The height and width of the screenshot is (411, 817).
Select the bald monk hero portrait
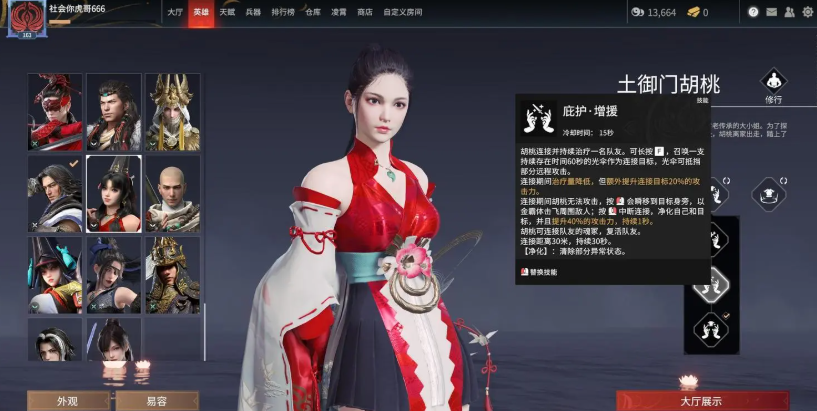(x=172, y=193)
